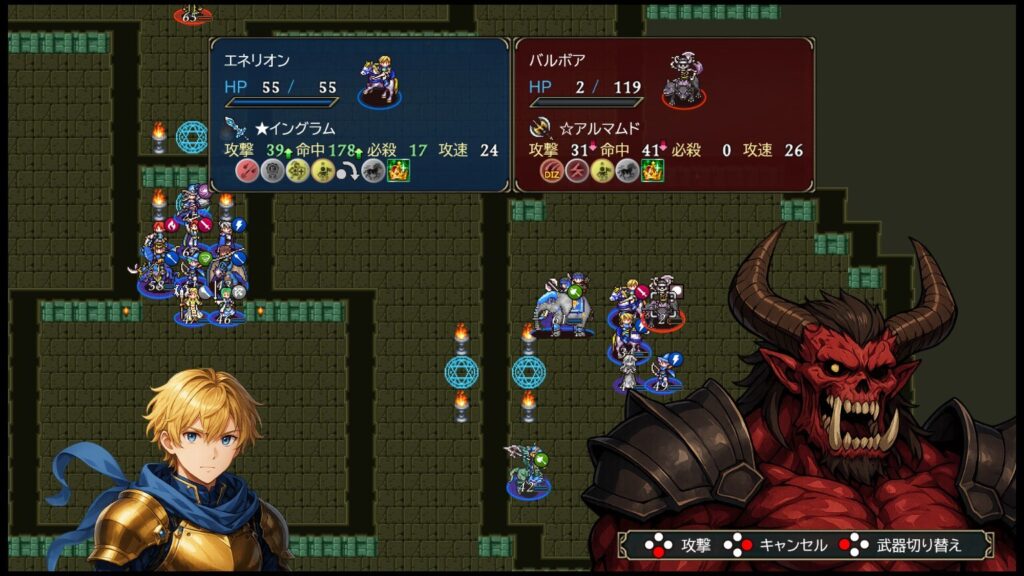Click the enemy's green crown status icon
The height and width of the screenshot is (576, 1024).
[653, 172]
